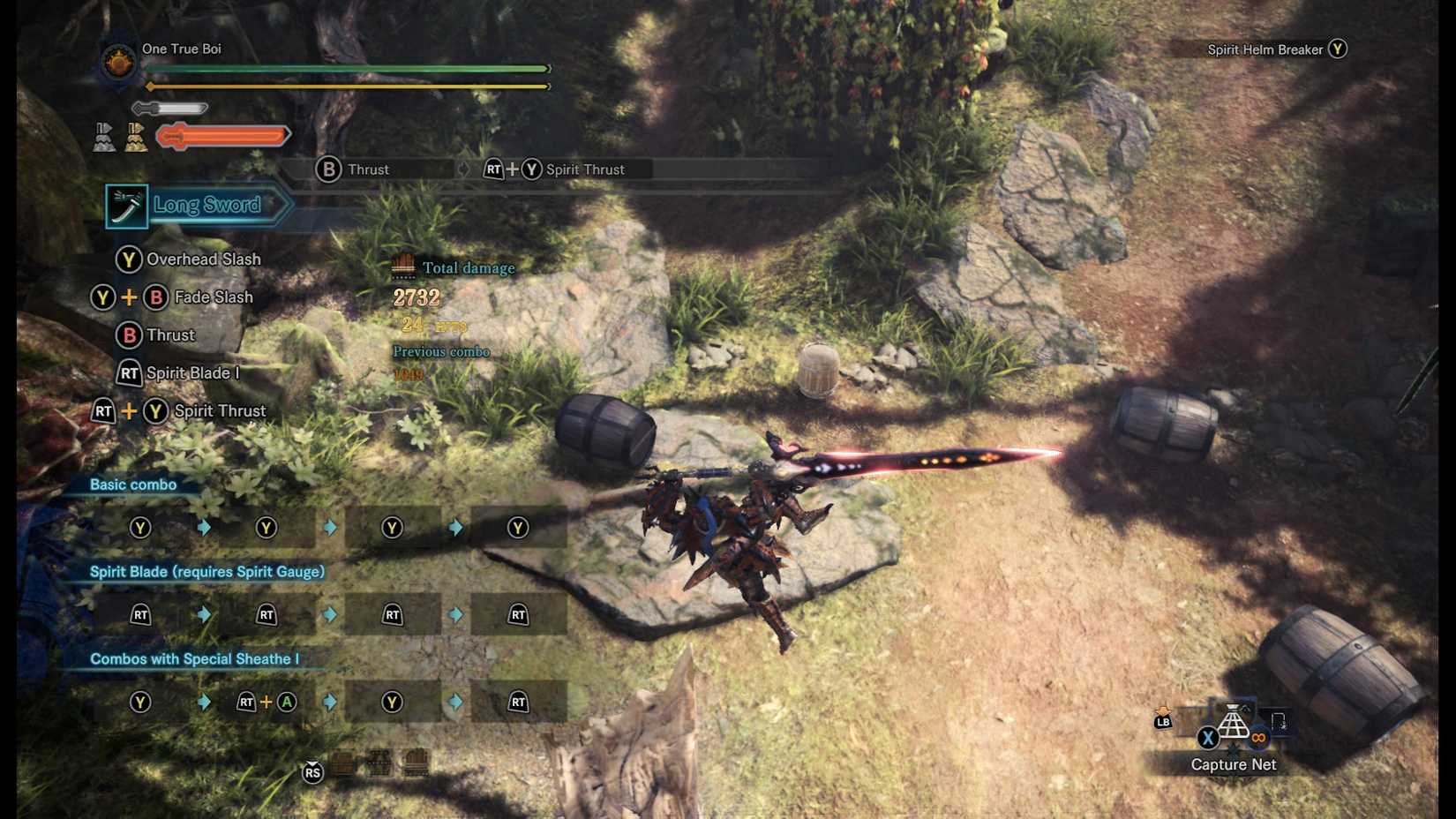
Task: Toggle the Y button for Overhead Slash
Action: [x=128, y=259]
